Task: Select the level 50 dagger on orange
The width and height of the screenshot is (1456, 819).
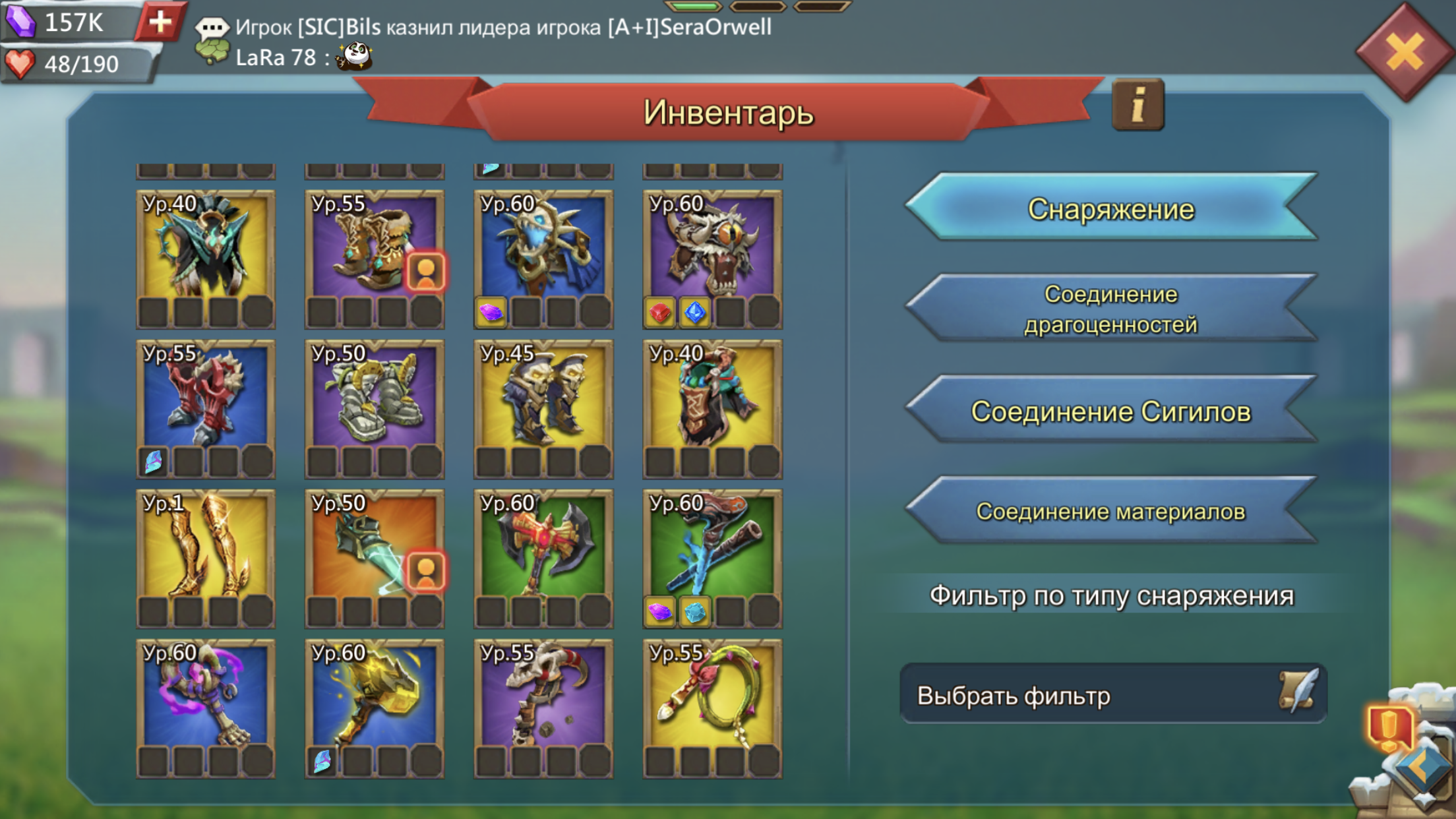Action: tap(374, 549)
